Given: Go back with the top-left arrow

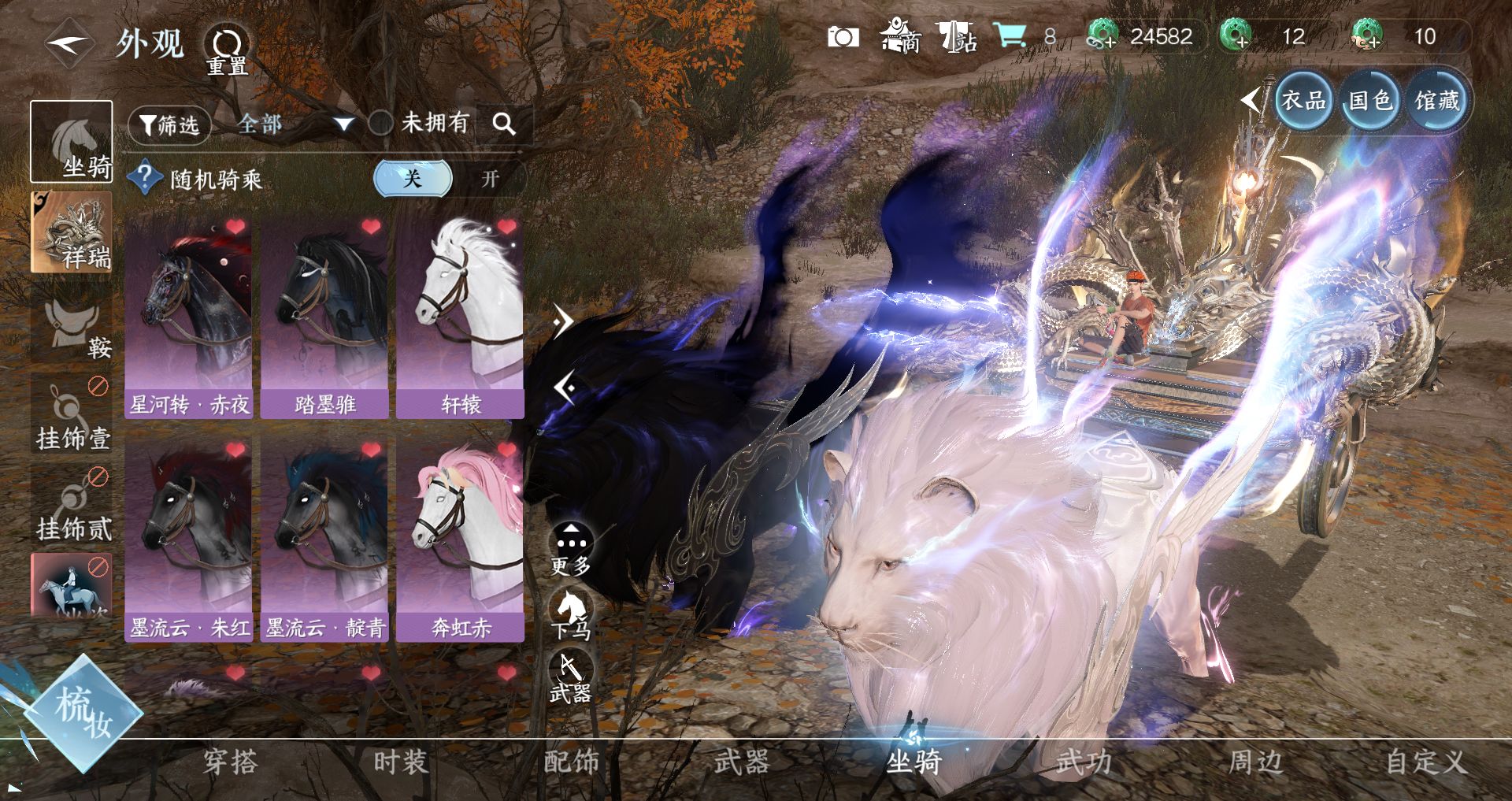Looking at the screenshot, I should [68, 43].
